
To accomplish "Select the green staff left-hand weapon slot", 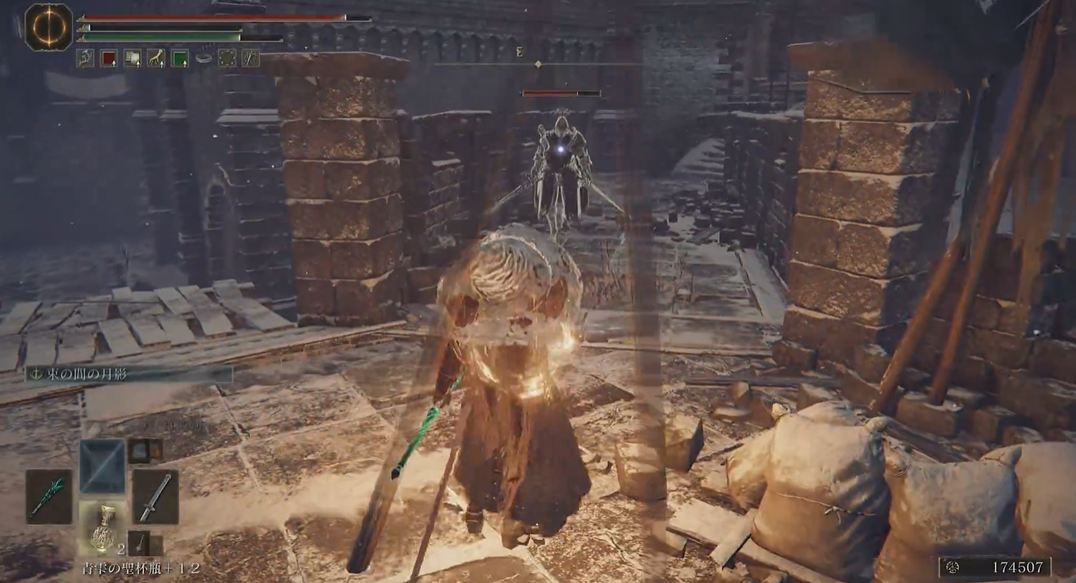I will pyautogui.click(x=48, y=497).
